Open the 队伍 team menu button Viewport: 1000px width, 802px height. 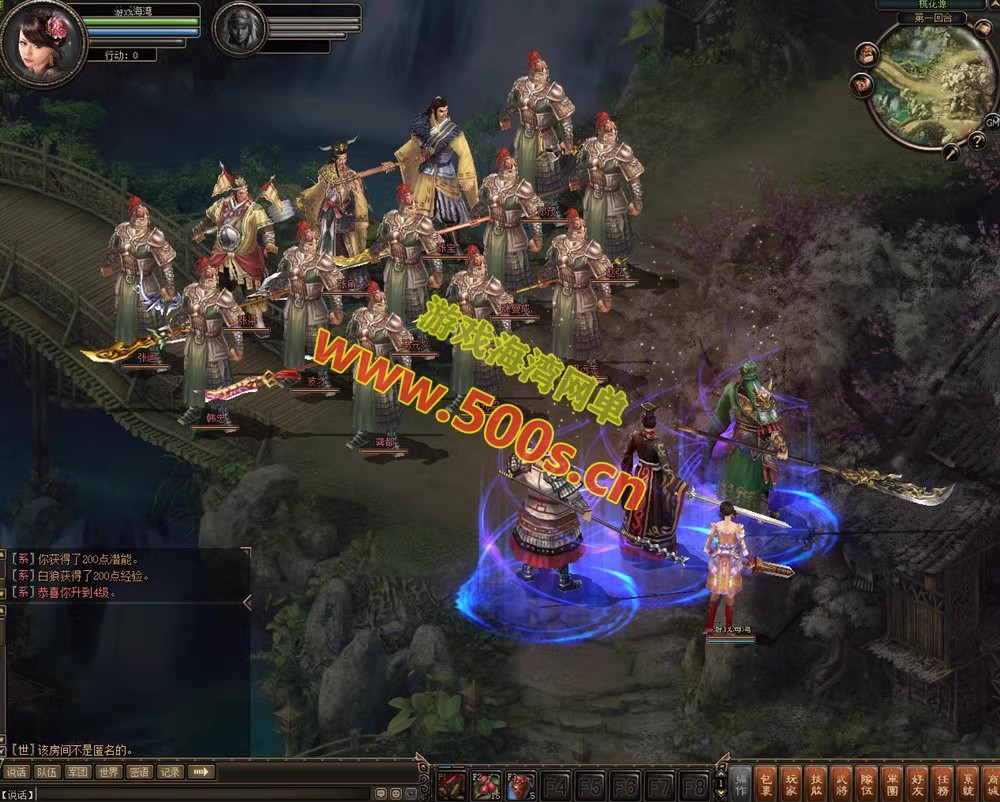[866, 782]
